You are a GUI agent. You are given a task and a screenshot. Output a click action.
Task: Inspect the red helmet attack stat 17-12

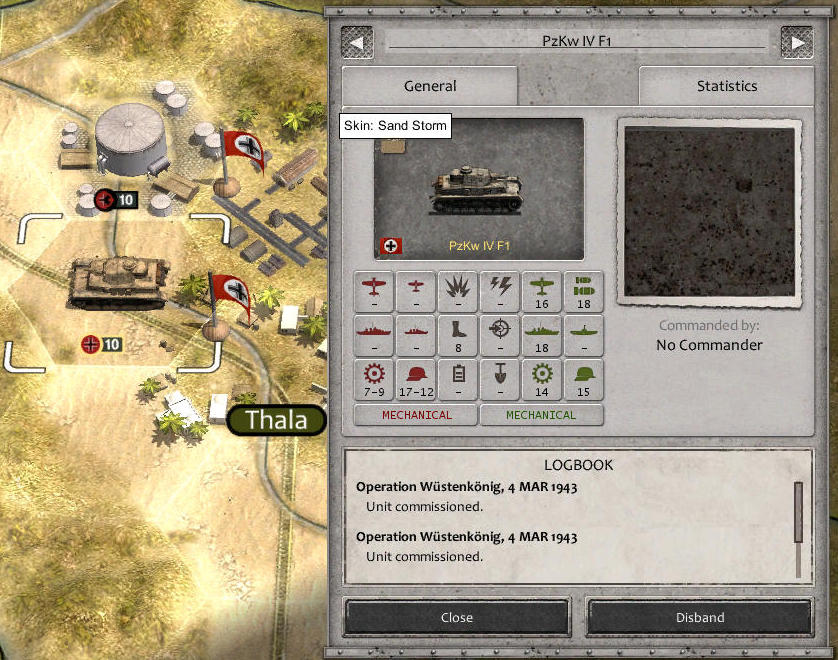(416, 380)
